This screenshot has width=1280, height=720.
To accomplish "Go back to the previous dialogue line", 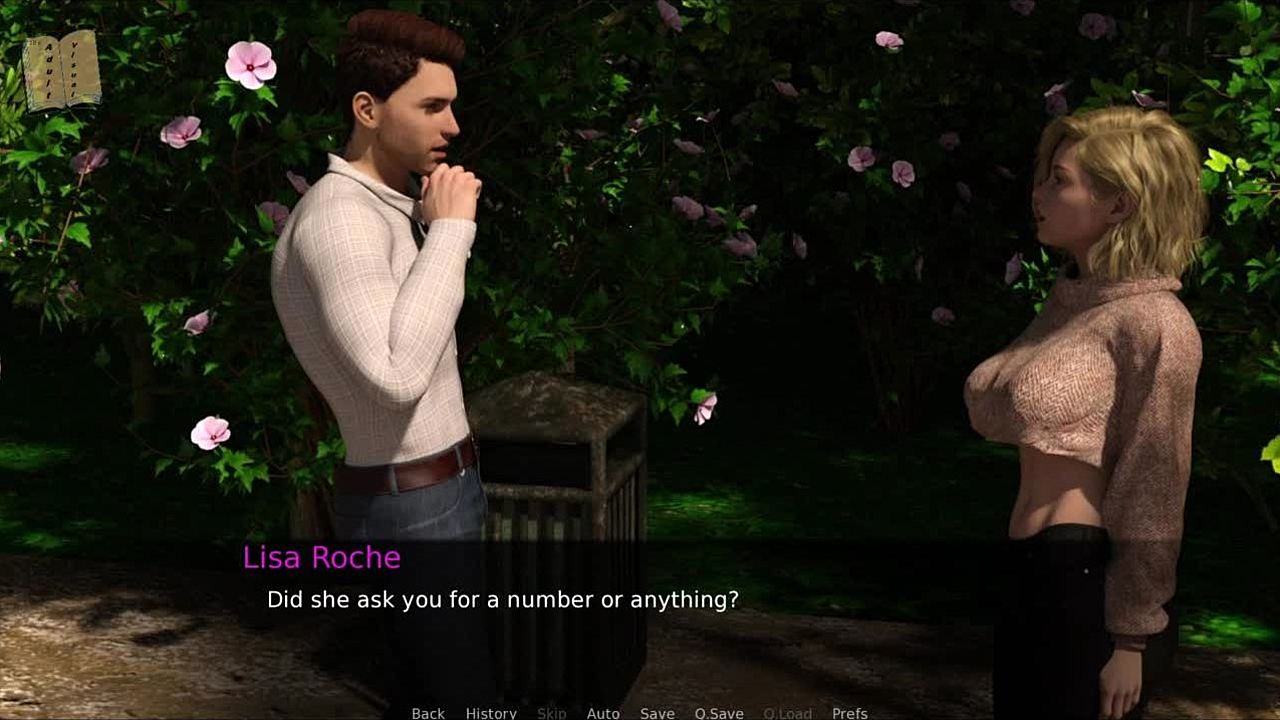I will pyautogui.click(x=428, y=712).
